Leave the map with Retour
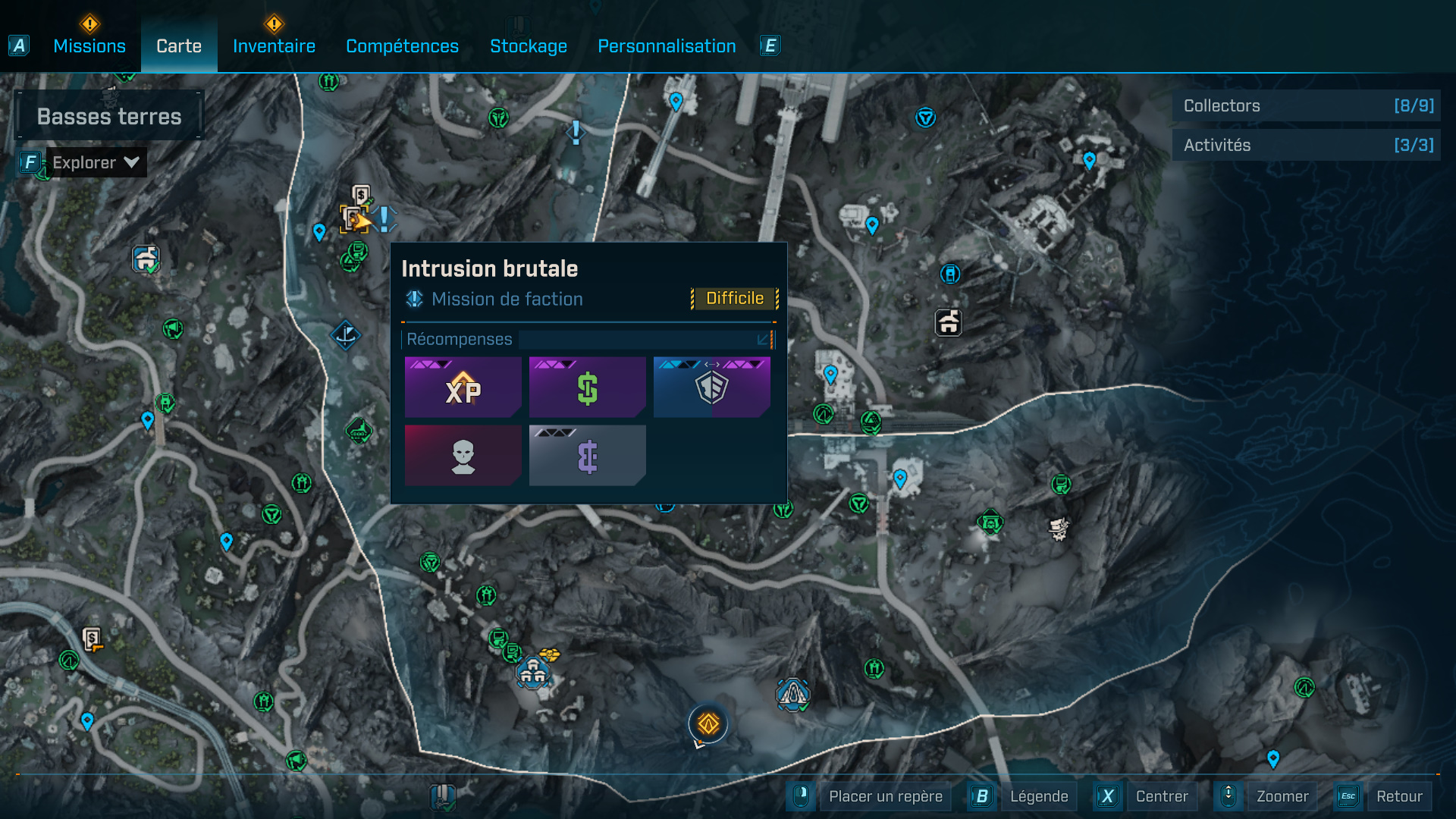The image size is (1456, 819). (x=1398, y=796)
